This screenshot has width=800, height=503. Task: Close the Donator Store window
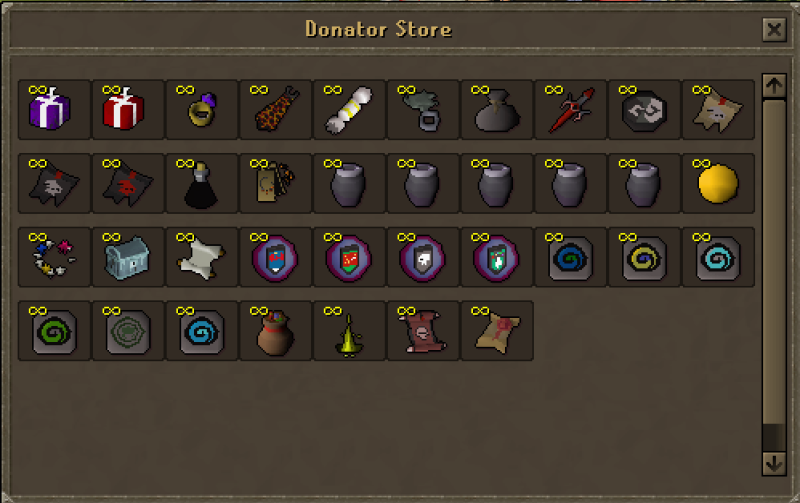pos(774,30)
